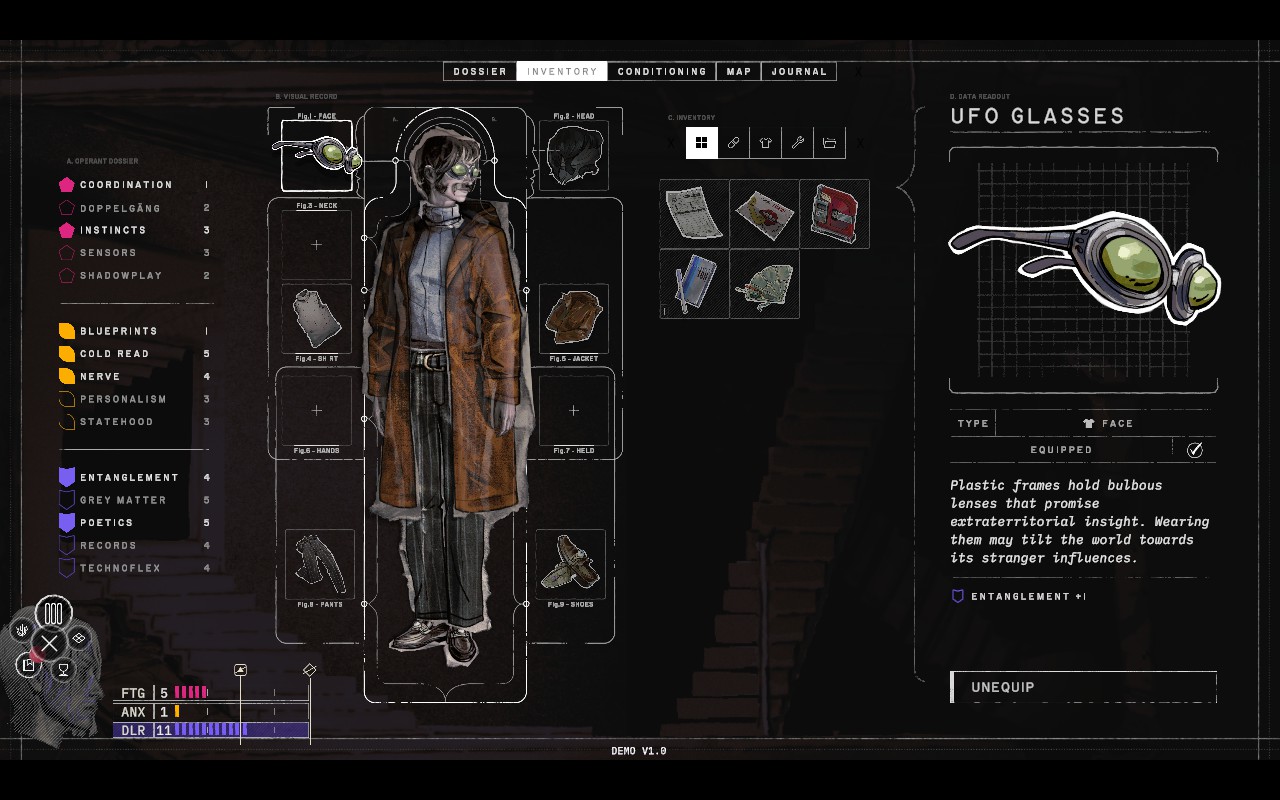The image size is (1280, 800).
Task: Select the wrench tools filter icon
Action: click(x=797, y=143)
